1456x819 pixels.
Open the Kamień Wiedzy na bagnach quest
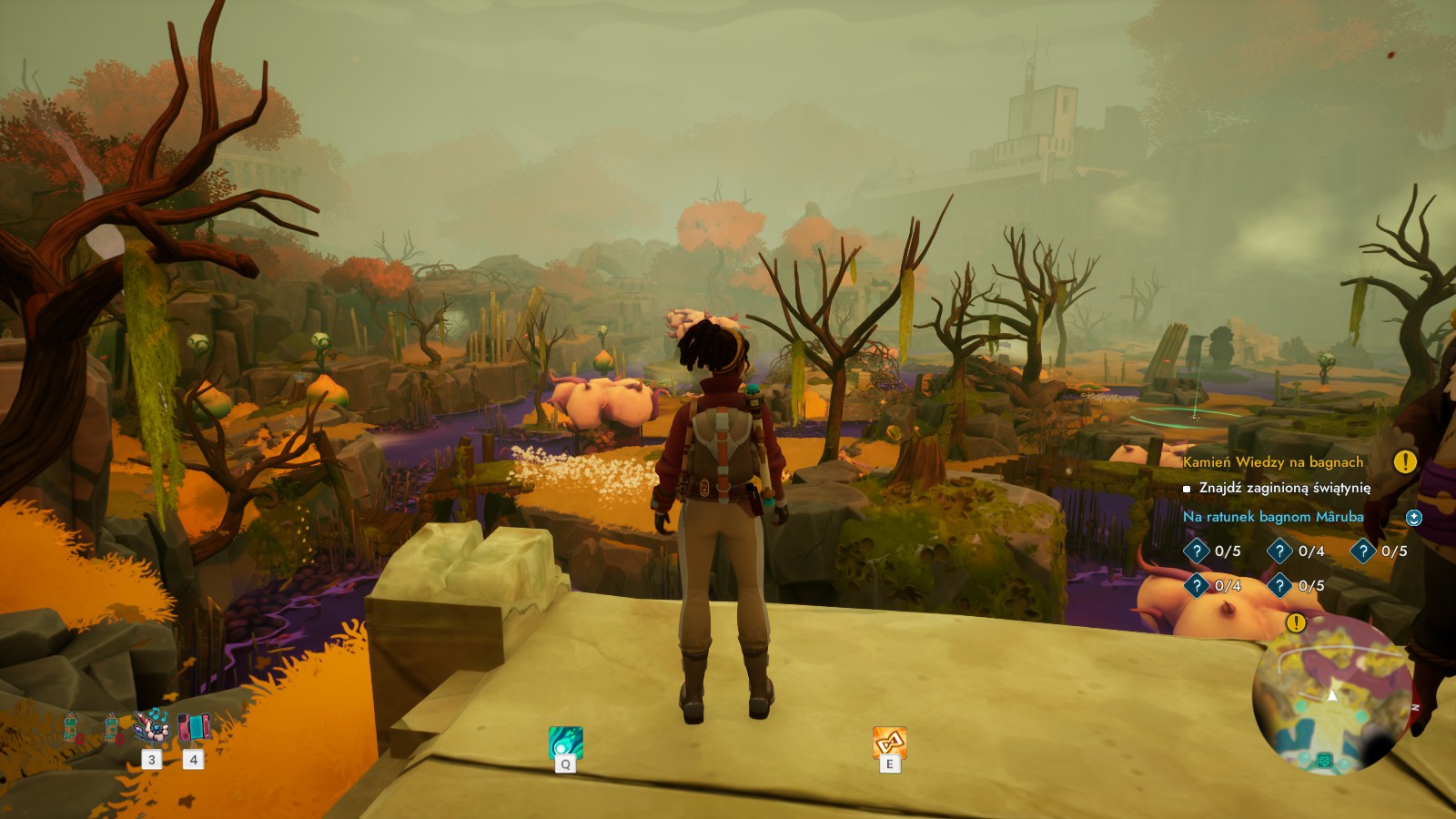[1273, 462]
